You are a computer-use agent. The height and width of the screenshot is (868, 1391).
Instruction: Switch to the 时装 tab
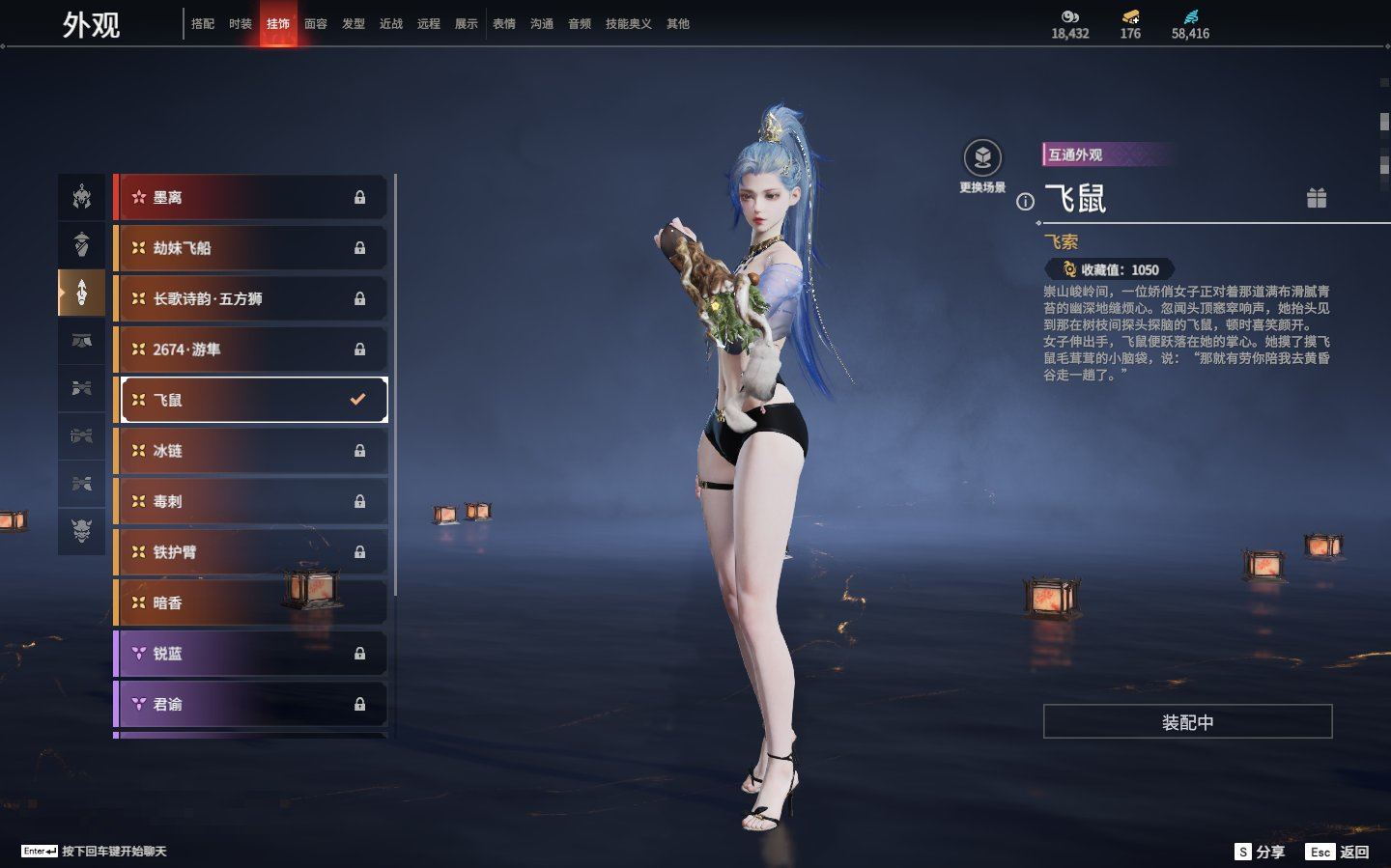[241, 24]
